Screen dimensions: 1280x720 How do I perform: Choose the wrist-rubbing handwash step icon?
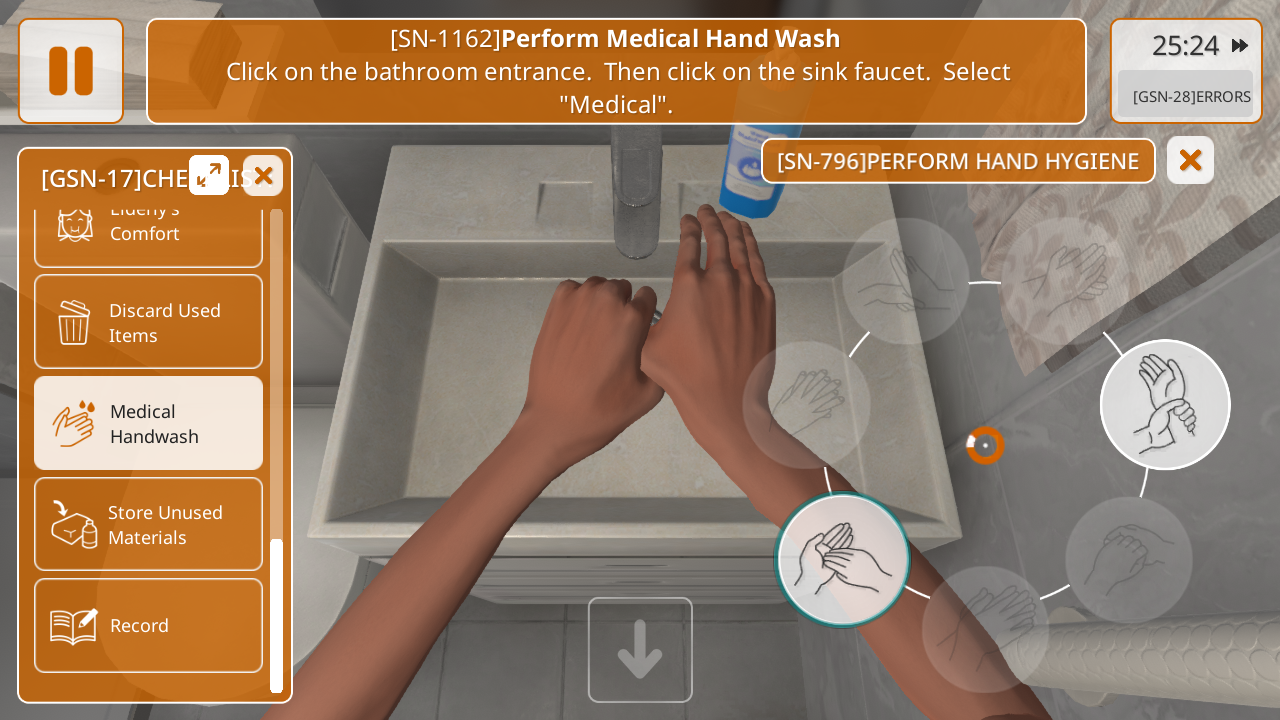coord(1165,405)
